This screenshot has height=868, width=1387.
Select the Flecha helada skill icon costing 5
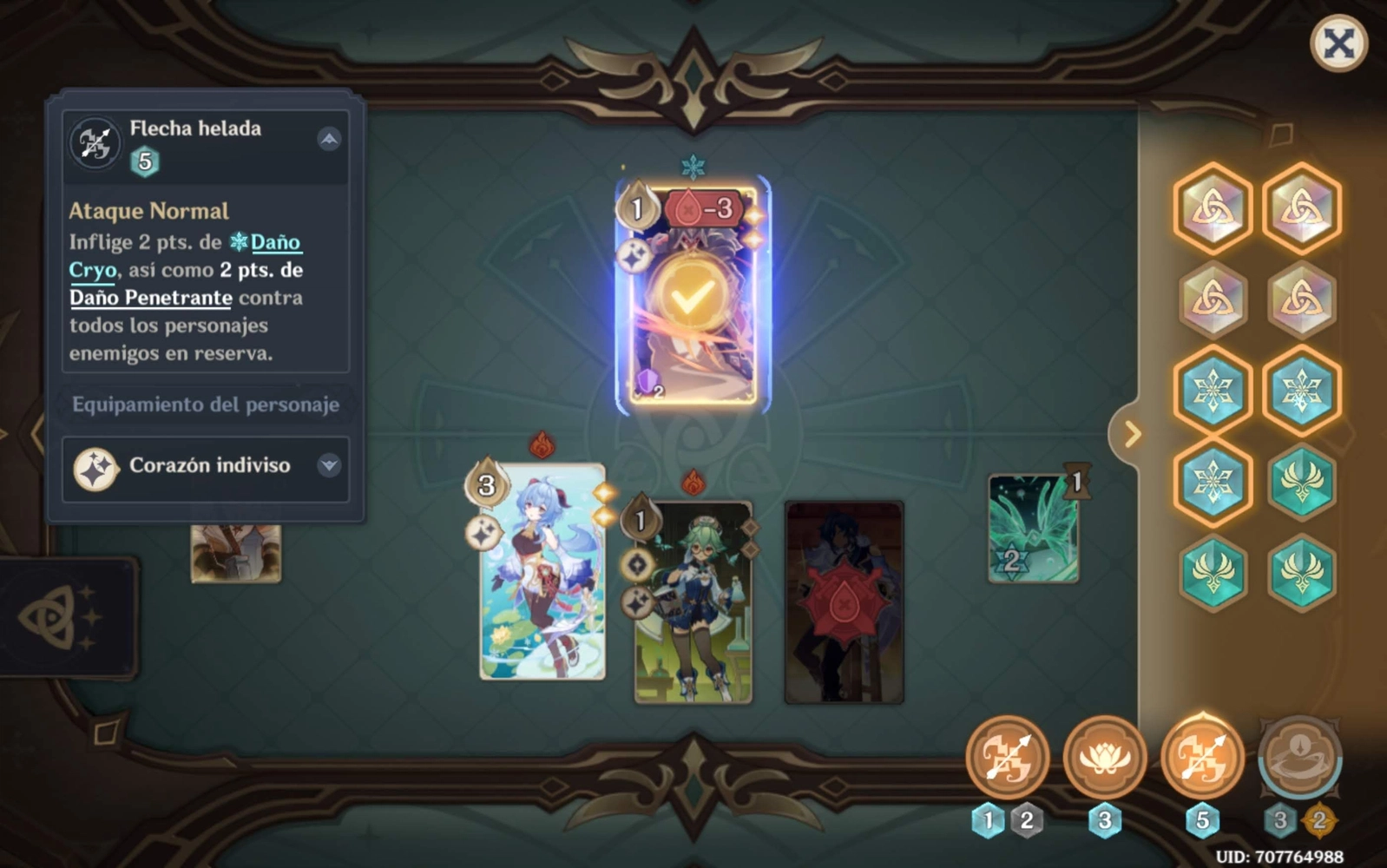[x=1200, y=758]
